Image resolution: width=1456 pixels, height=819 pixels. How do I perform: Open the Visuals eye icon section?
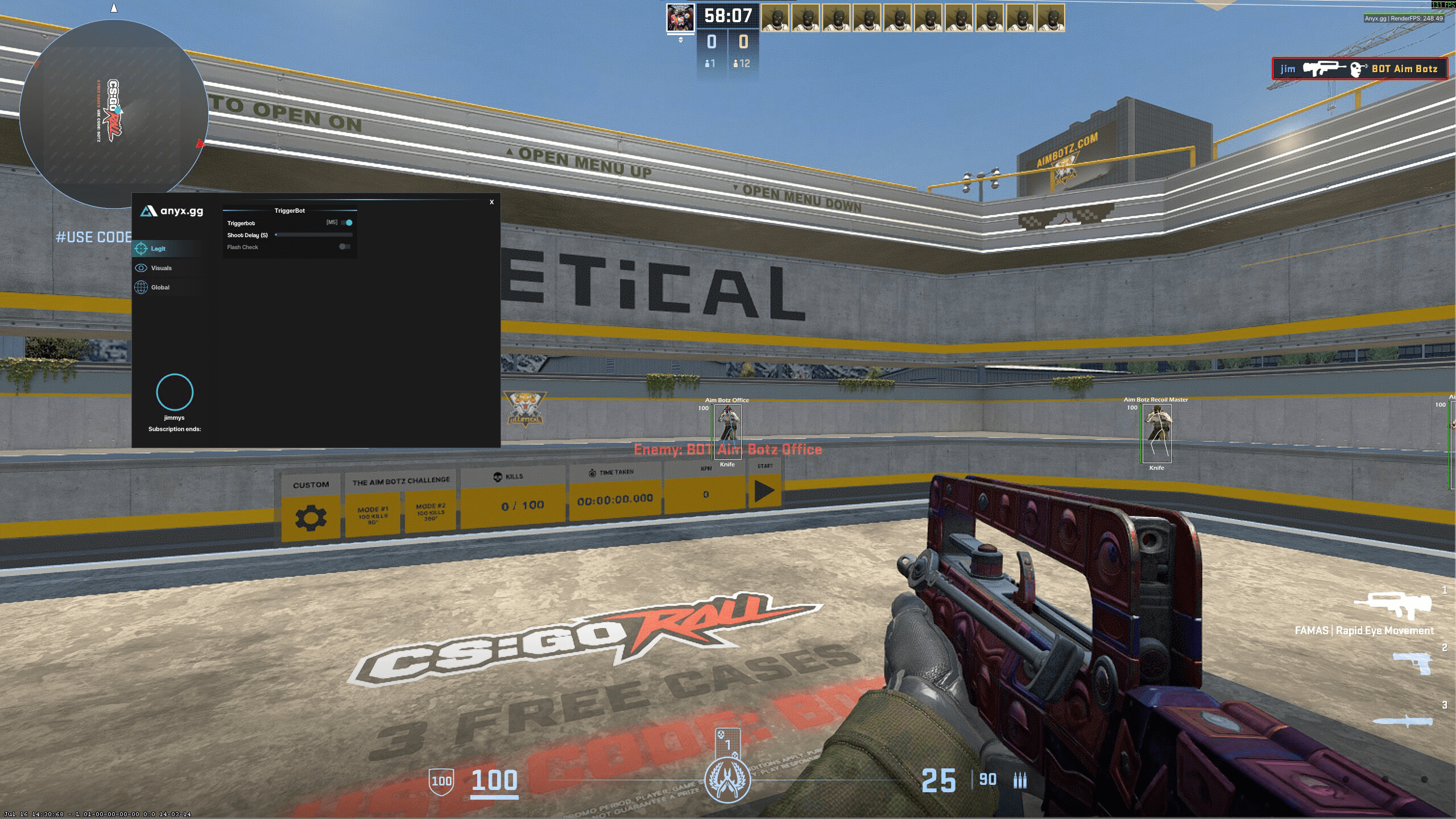(140, 268)
